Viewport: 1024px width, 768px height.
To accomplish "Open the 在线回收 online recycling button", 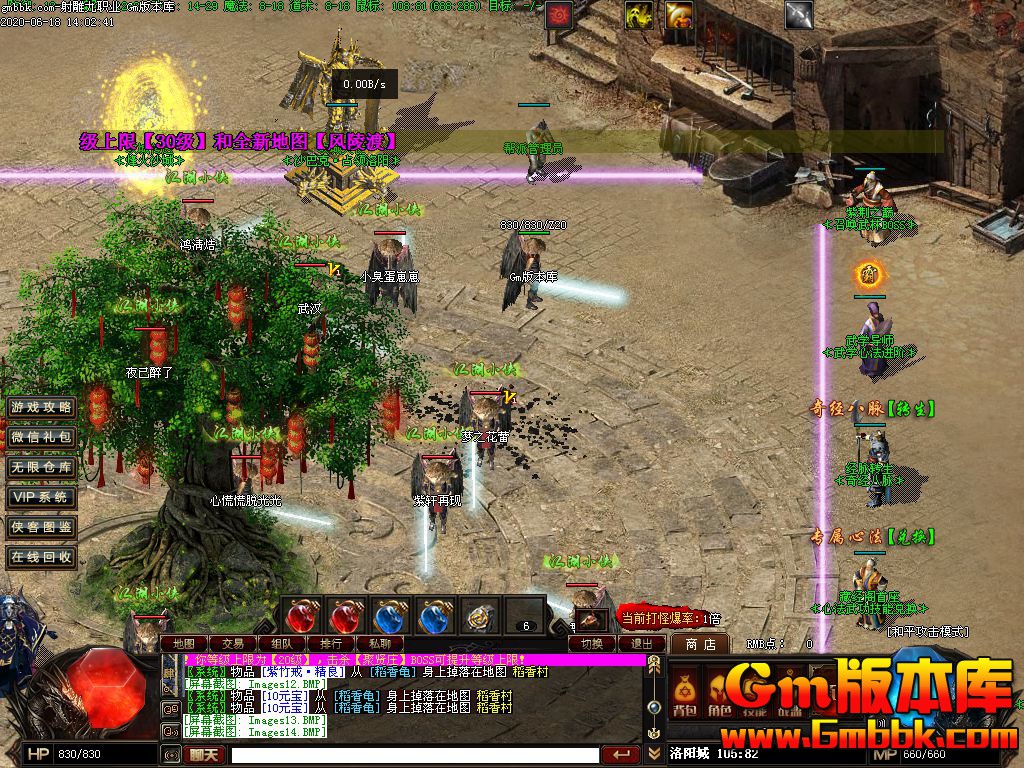I will click(x=41, y=557).
